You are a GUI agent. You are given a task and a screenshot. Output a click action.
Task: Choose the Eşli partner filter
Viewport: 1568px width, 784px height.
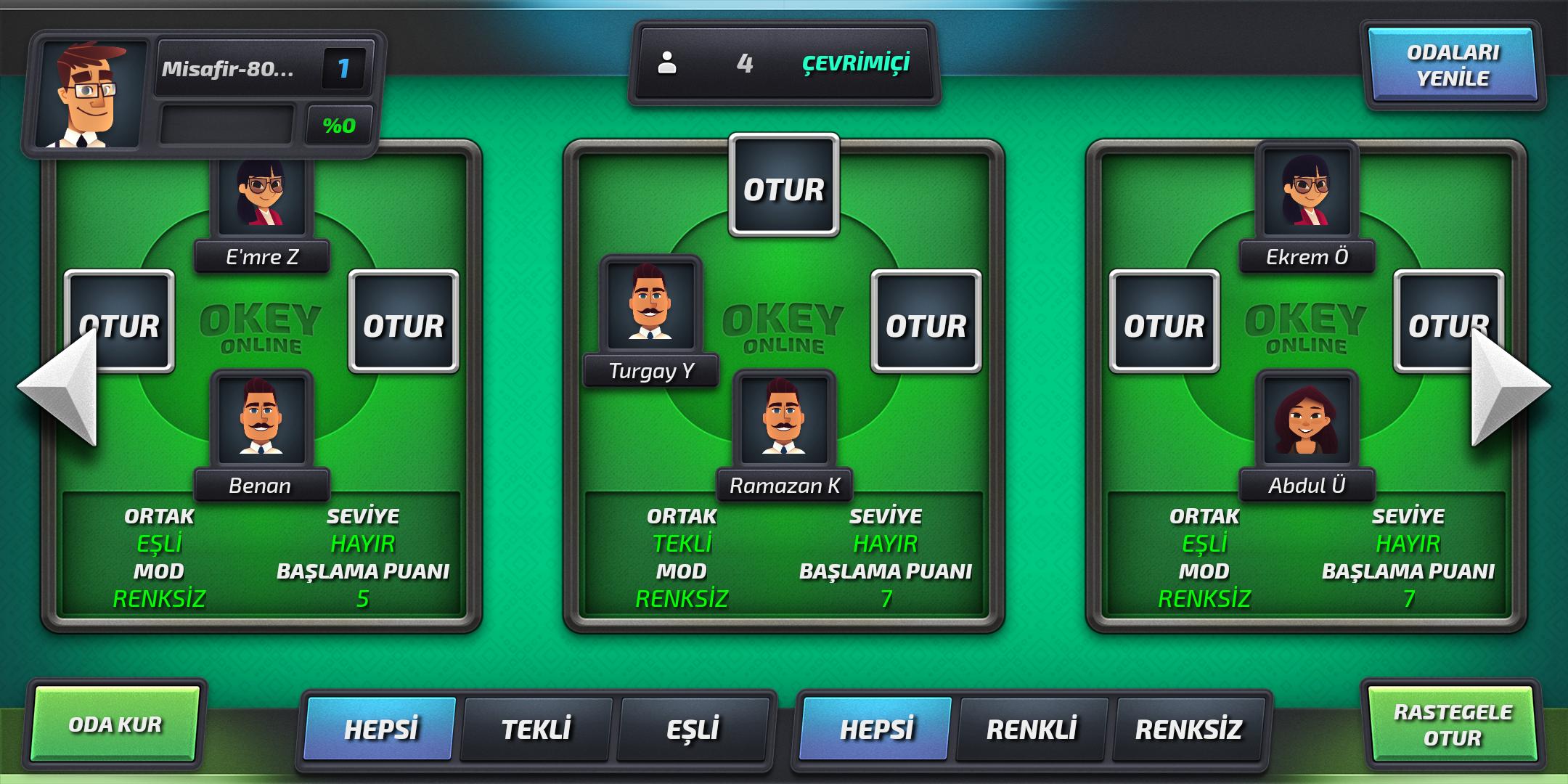[x=693, y=729]
